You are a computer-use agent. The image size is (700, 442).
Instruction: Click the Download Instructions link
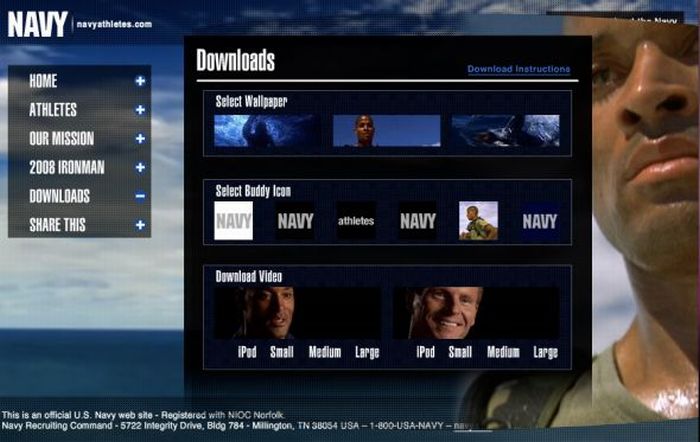[518, 69]
